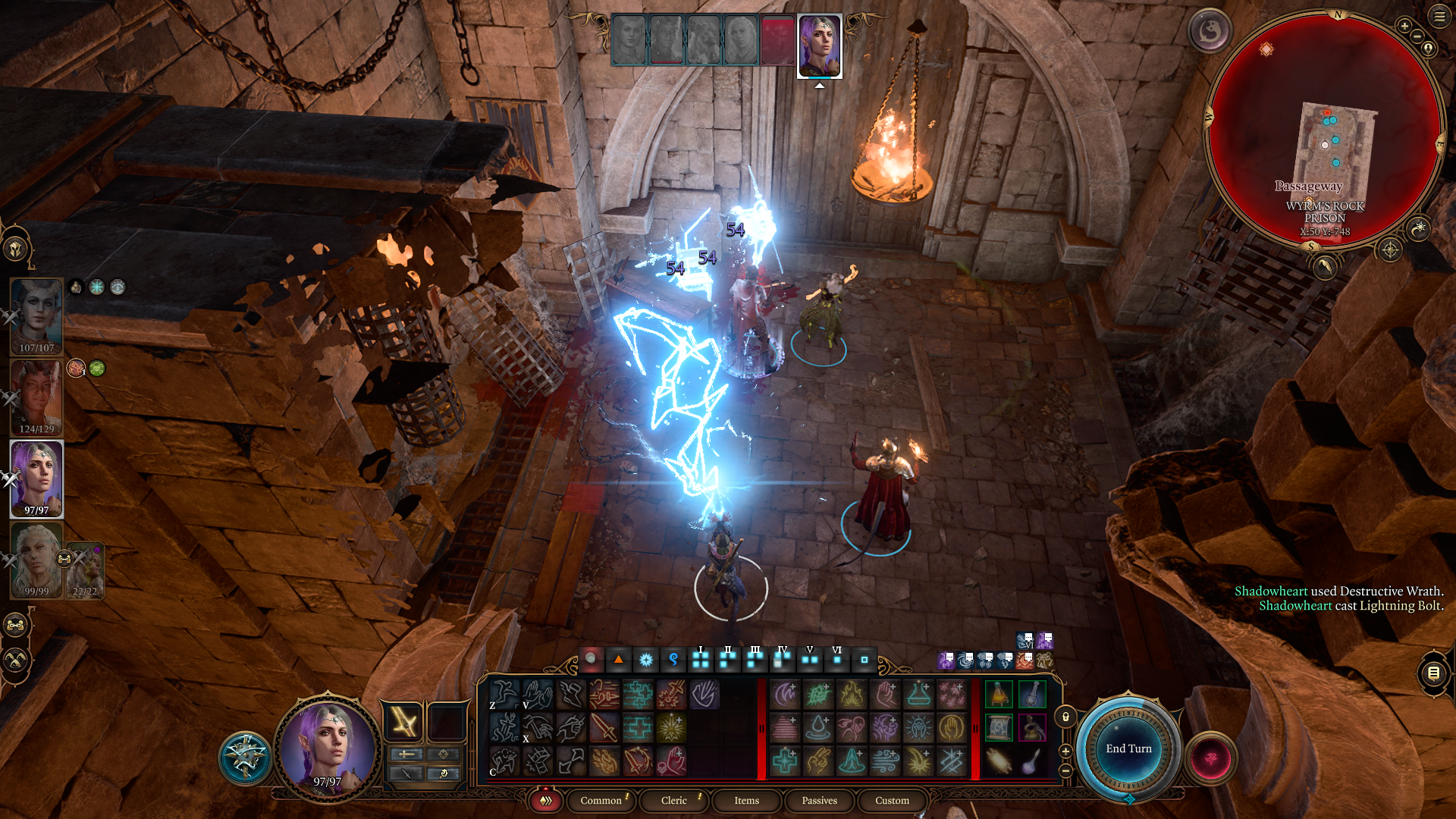Open the combat log button
This screenshot has height=819, width=1456.
click(x=1433, y=673)
